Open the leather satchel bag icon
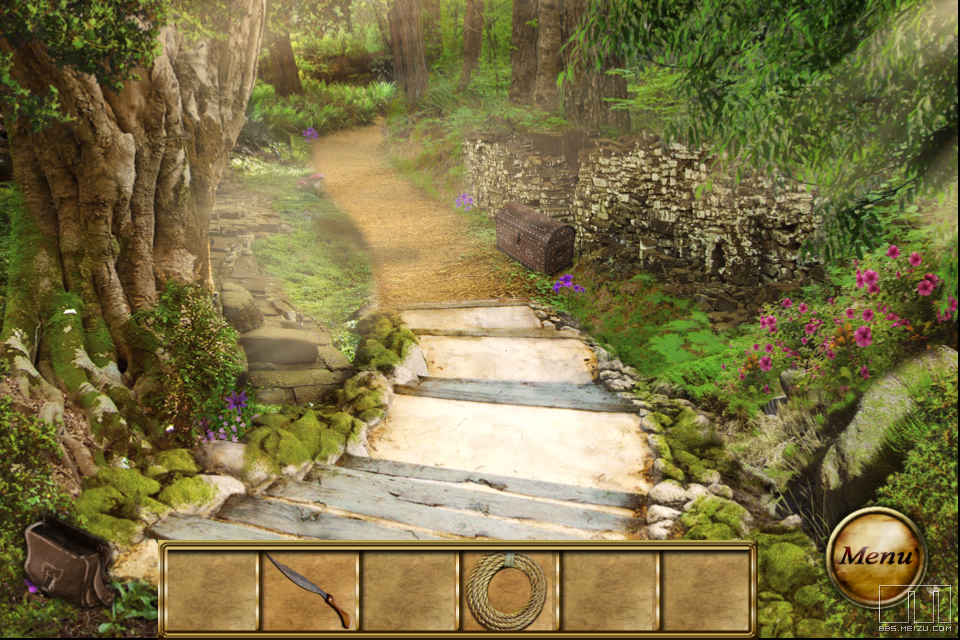 (69, 563)
